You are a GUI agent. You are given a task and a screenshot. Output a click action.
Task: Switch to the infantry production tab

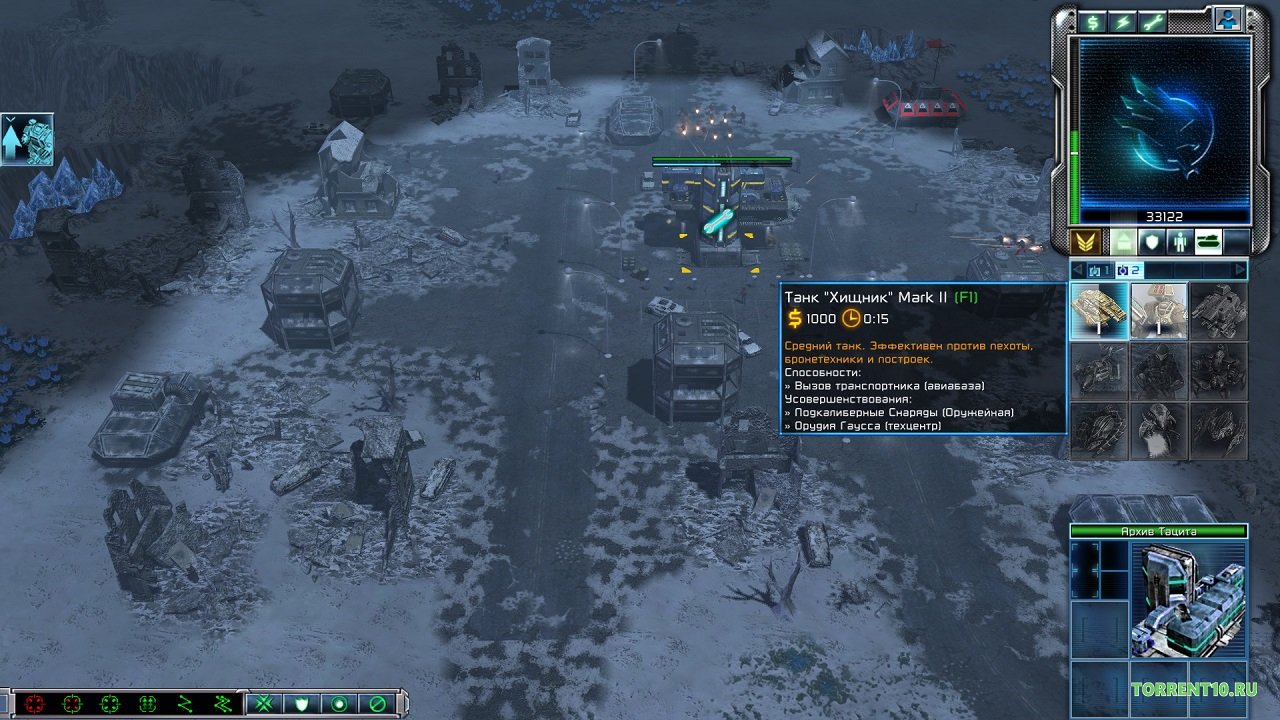coord(1181,241)
